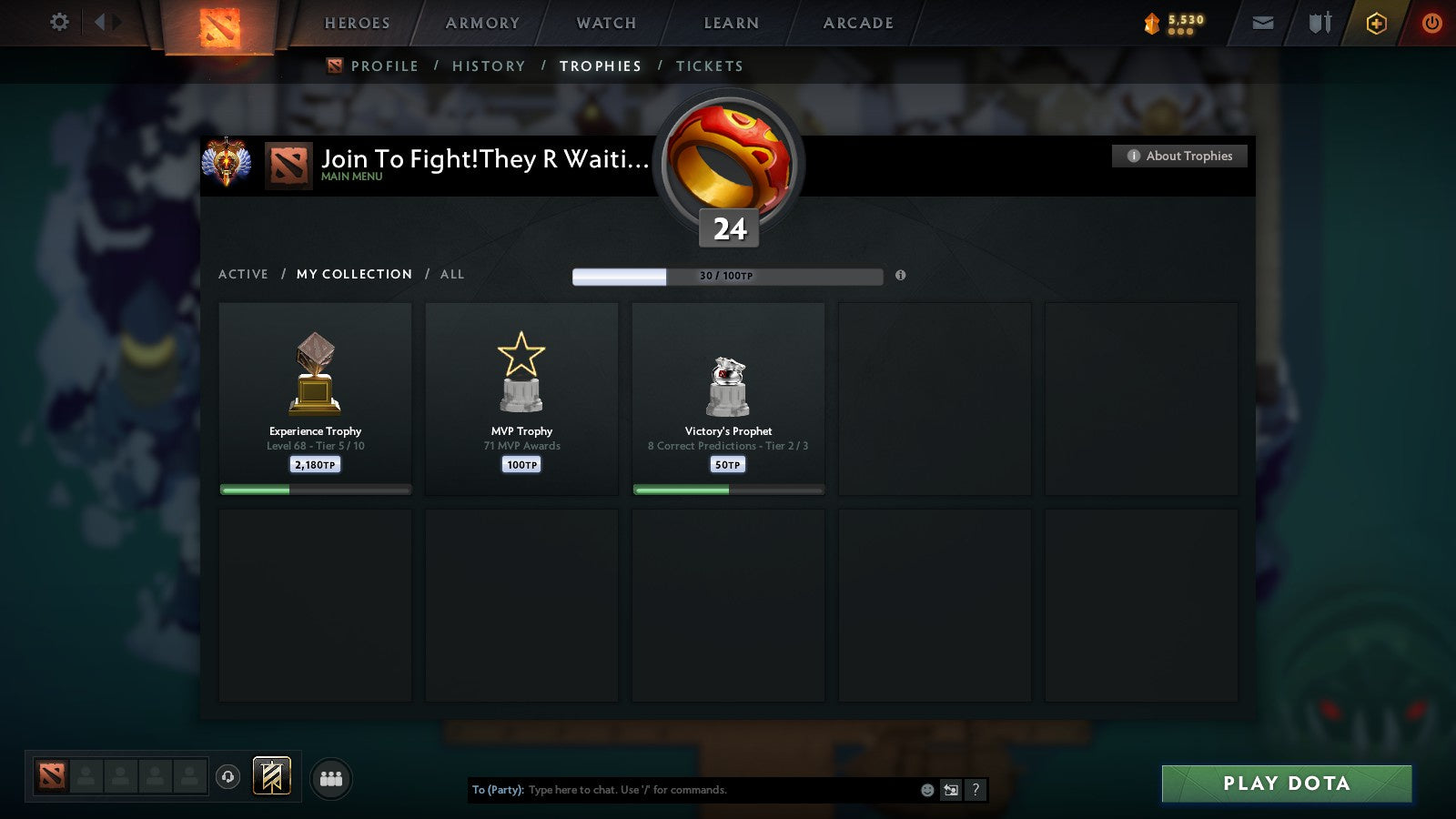The image size is (1456, 819).
Task: Open About Trophies
Action: [x=1178, y=156]
